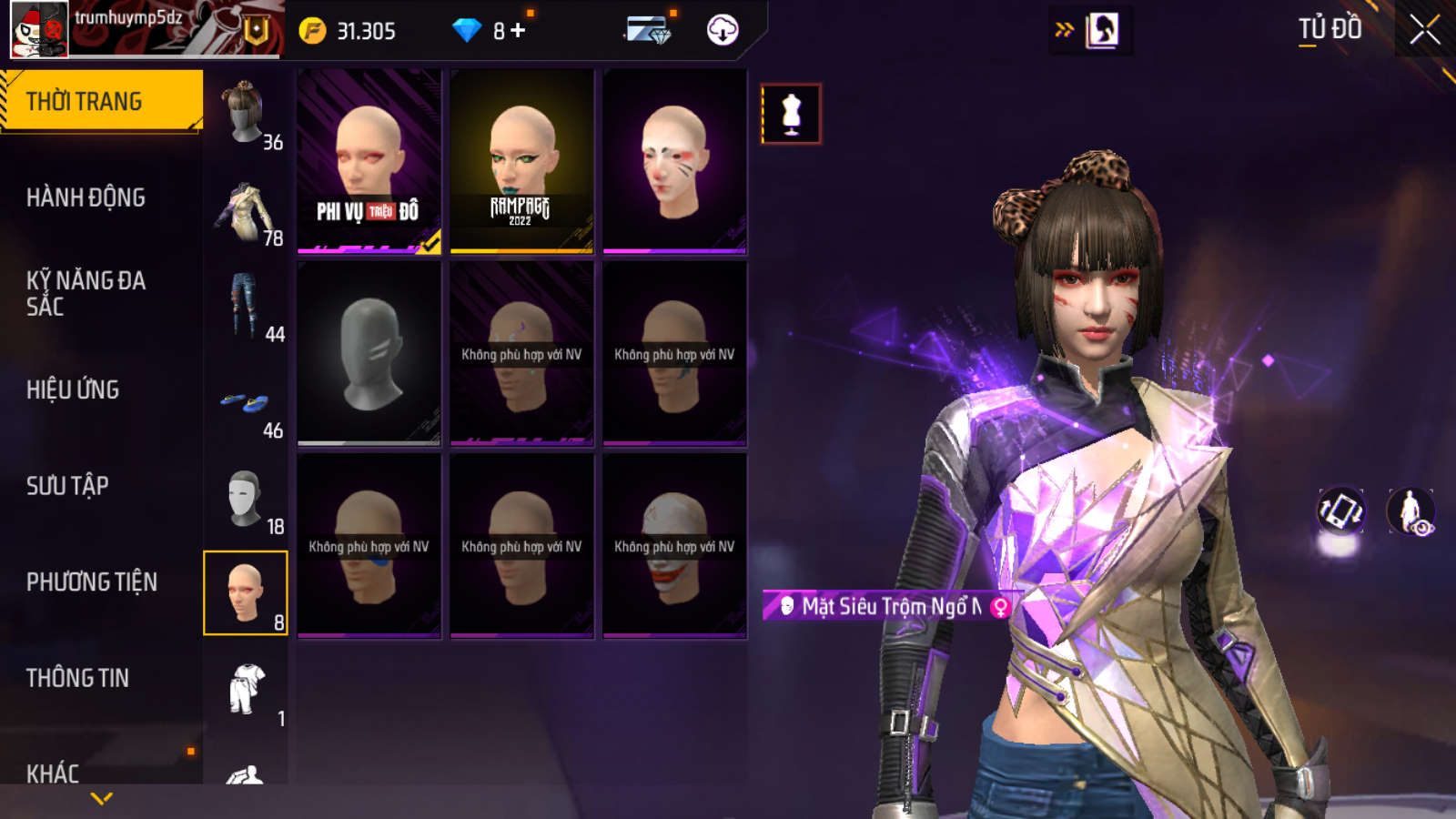Show the Thông Tin section

77,678
